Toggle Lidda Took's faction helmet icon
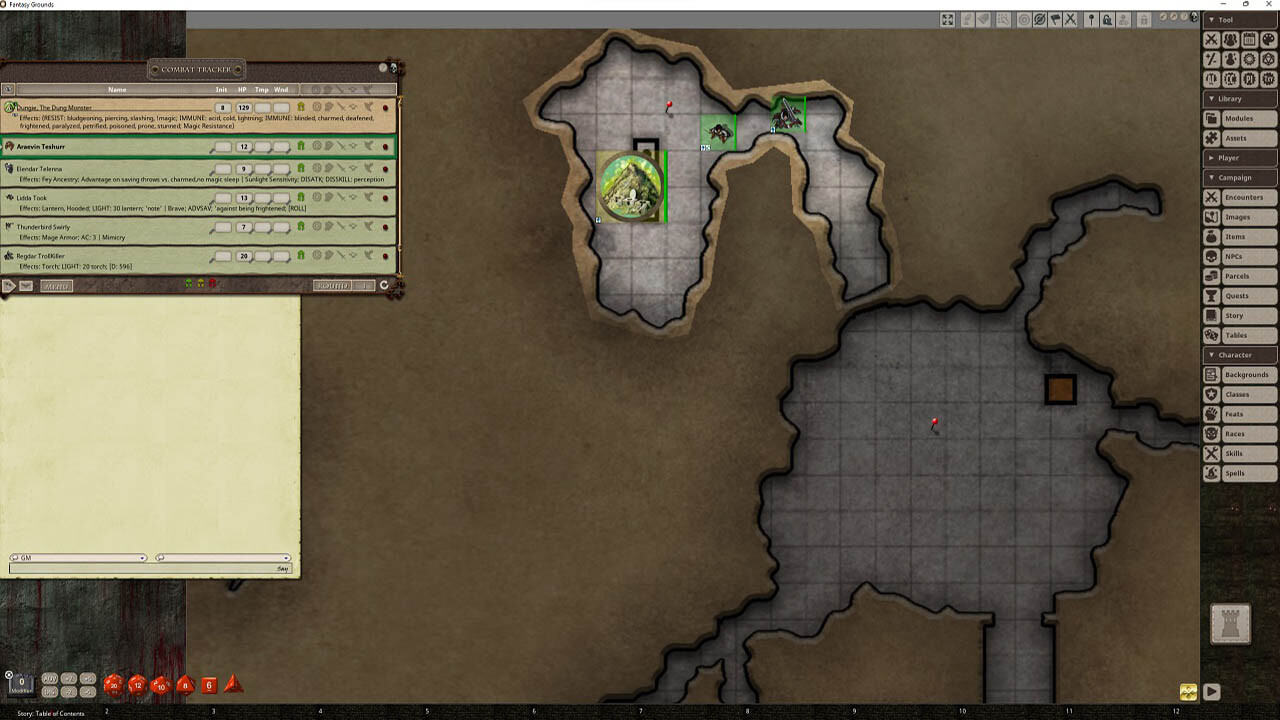Viewport: 1280px width, 720px height. (300, 196)
